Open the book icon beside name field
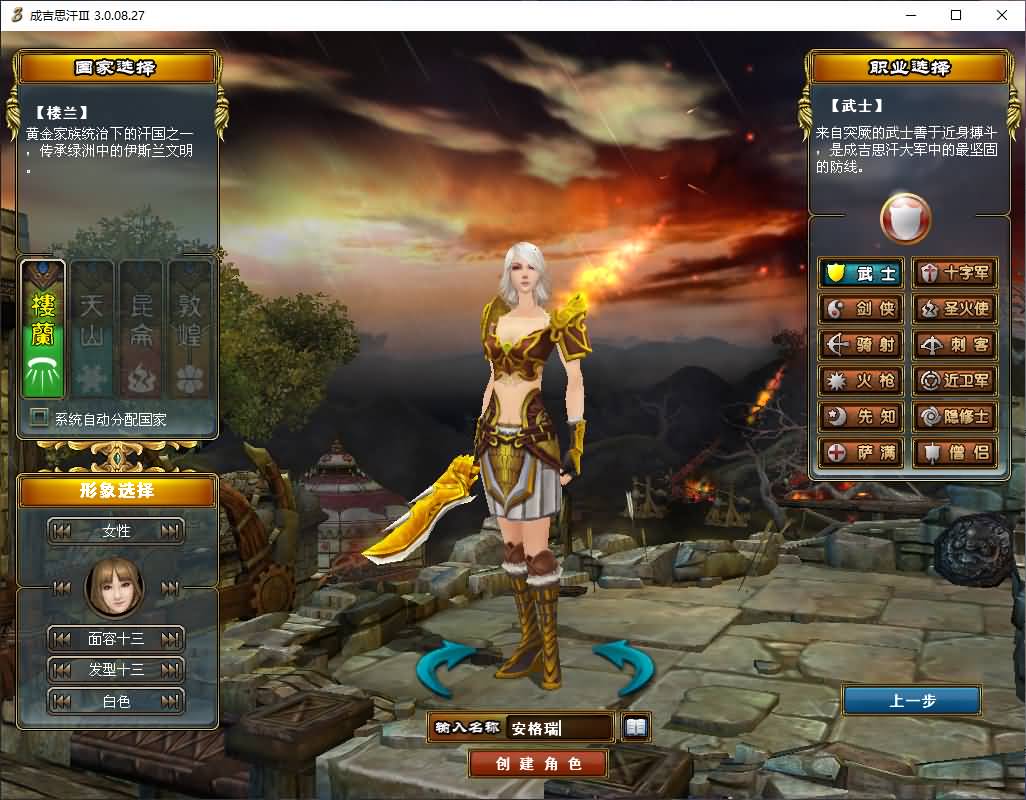The height and width of the screenshot is (800, 1026). tap(636, 727)
